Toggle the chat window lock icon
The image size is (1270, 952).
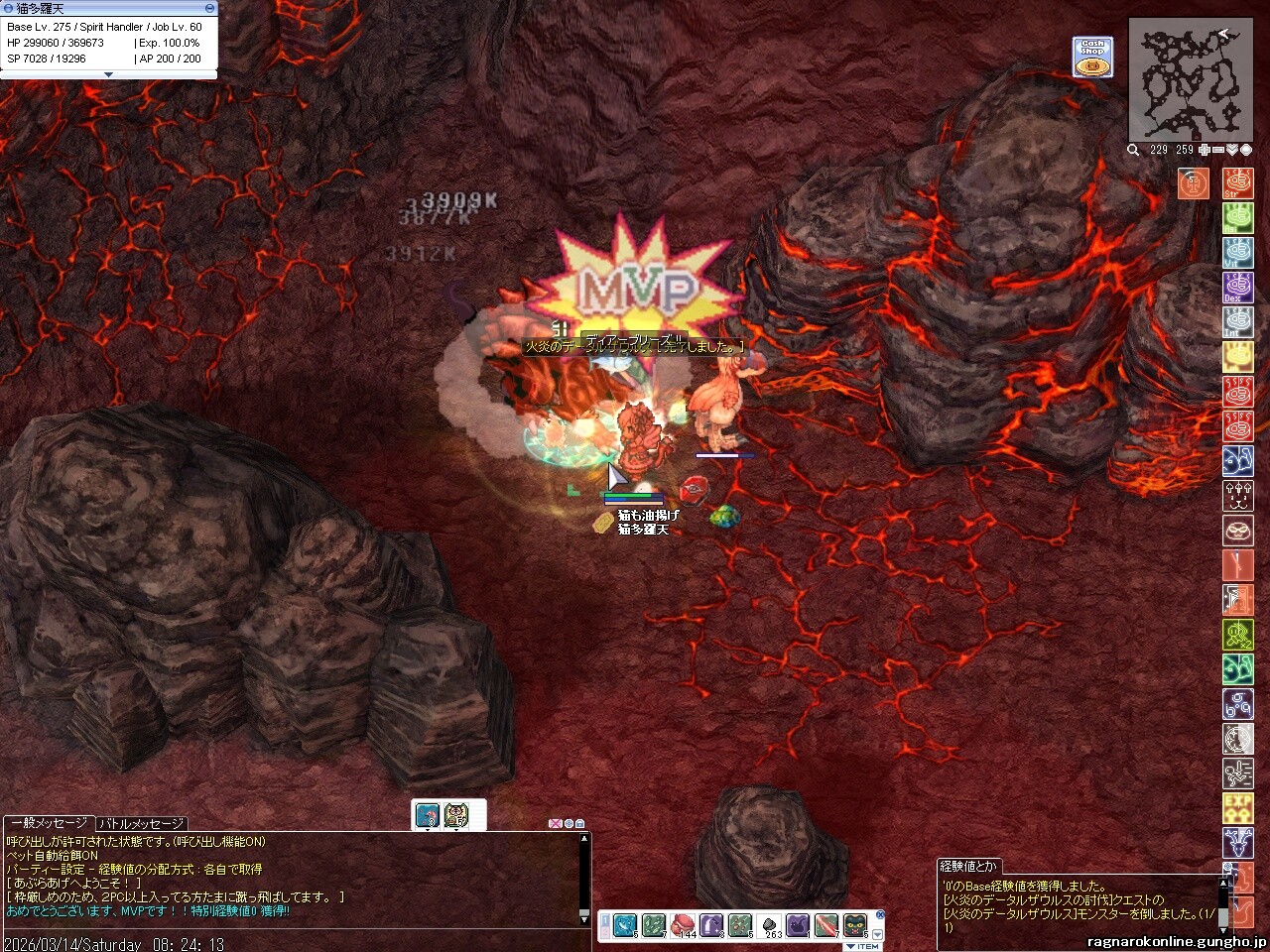pos(579,823)
